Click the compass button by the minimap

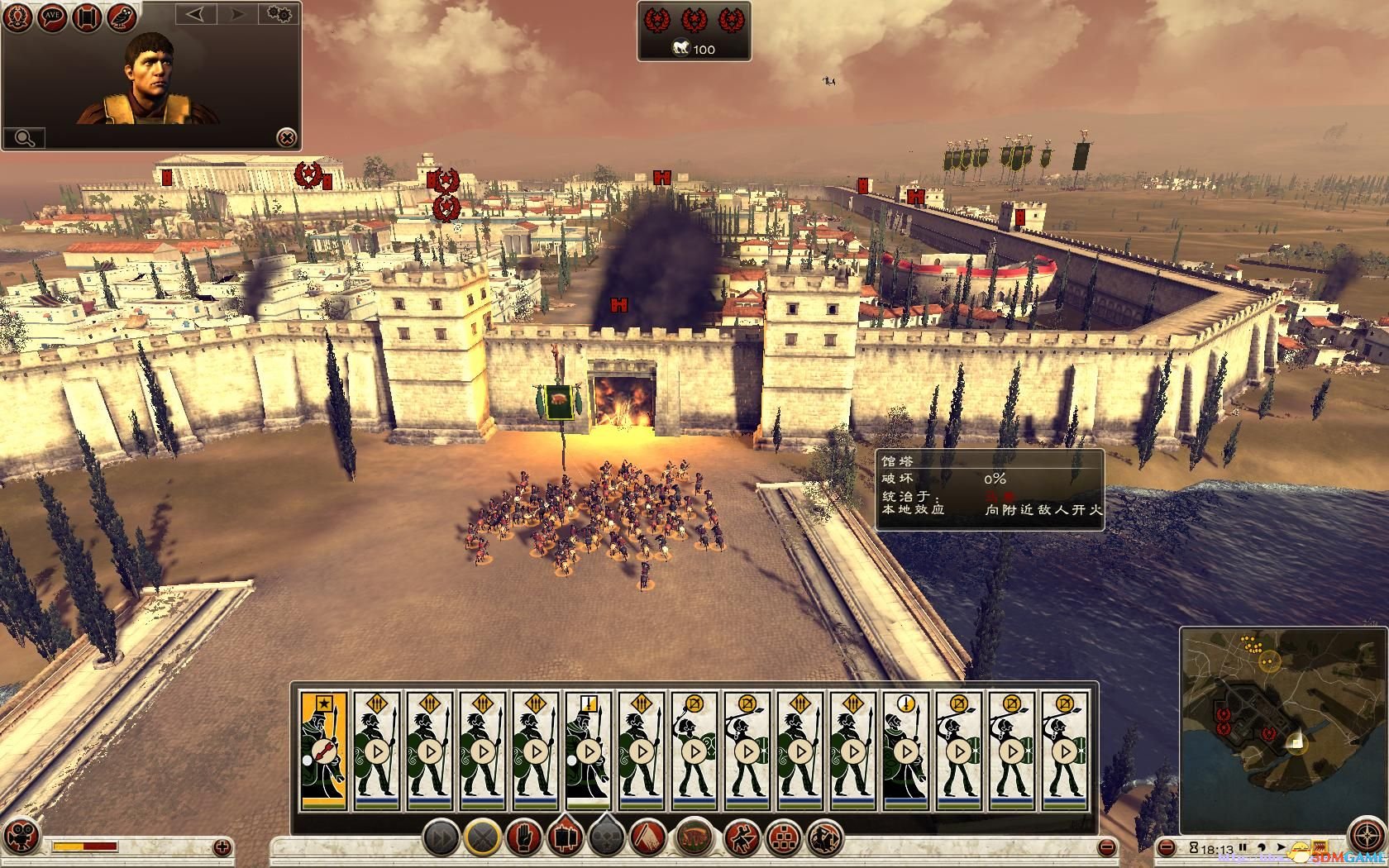1366,837
